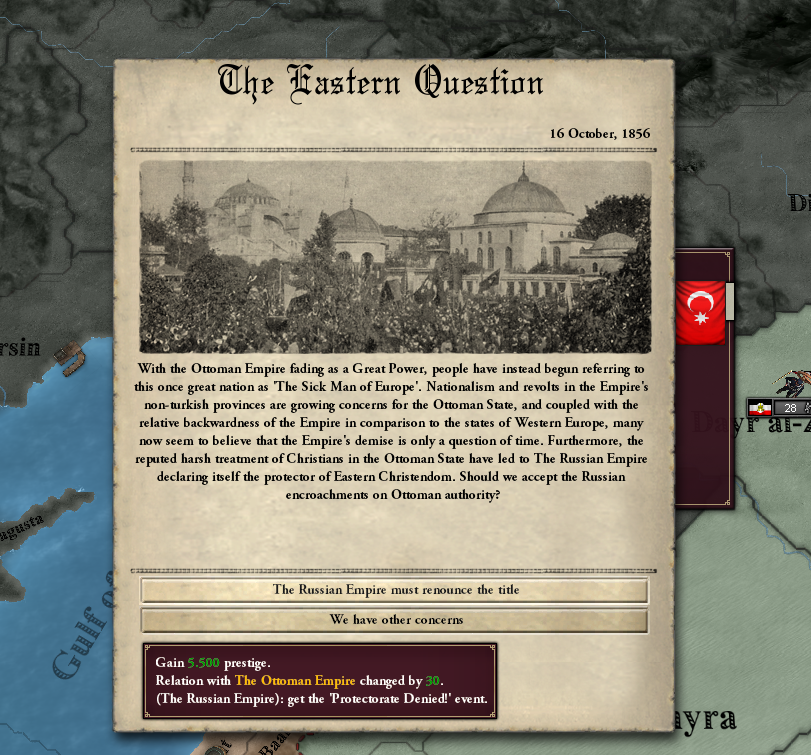This screenshot has height=755, width=811.
Task: Select the 'We have other concerns' option
Action: pos(395,620)
